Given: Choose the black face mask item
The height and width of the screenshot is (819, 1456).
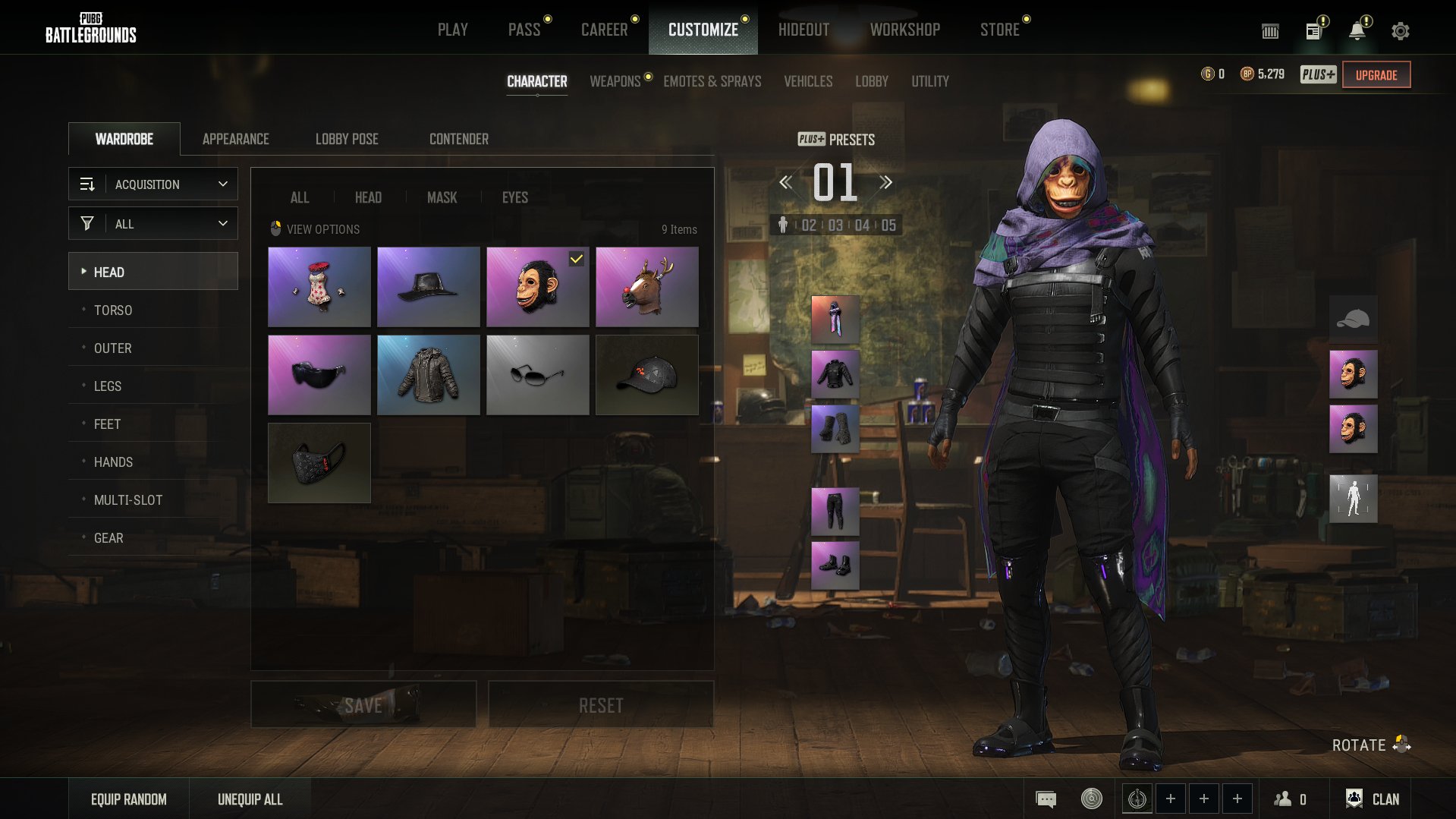Looking at the screenshot, I should coord(319,463).
